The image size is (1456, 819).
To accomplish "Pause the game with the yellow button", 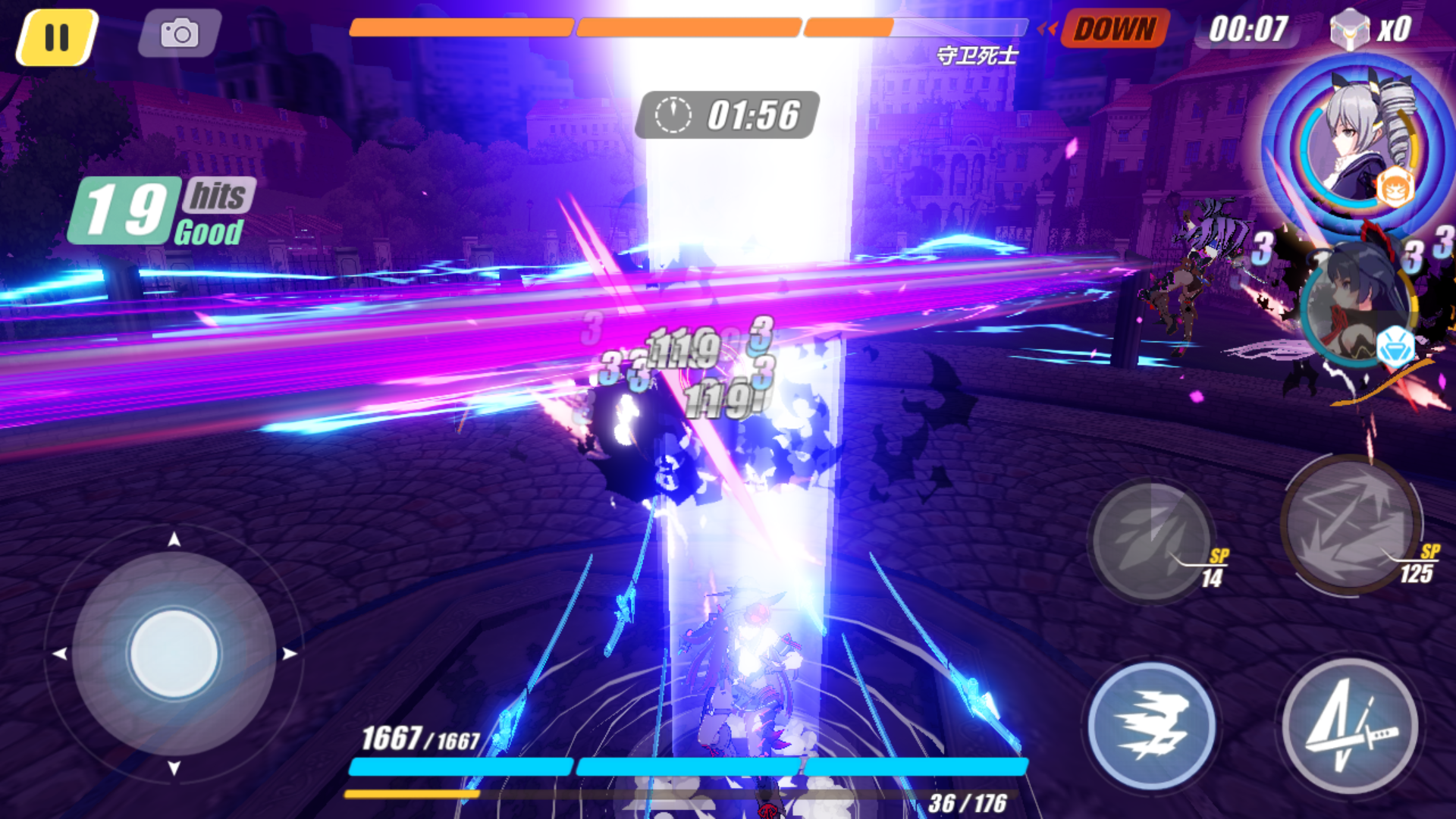I will point(57,36).
